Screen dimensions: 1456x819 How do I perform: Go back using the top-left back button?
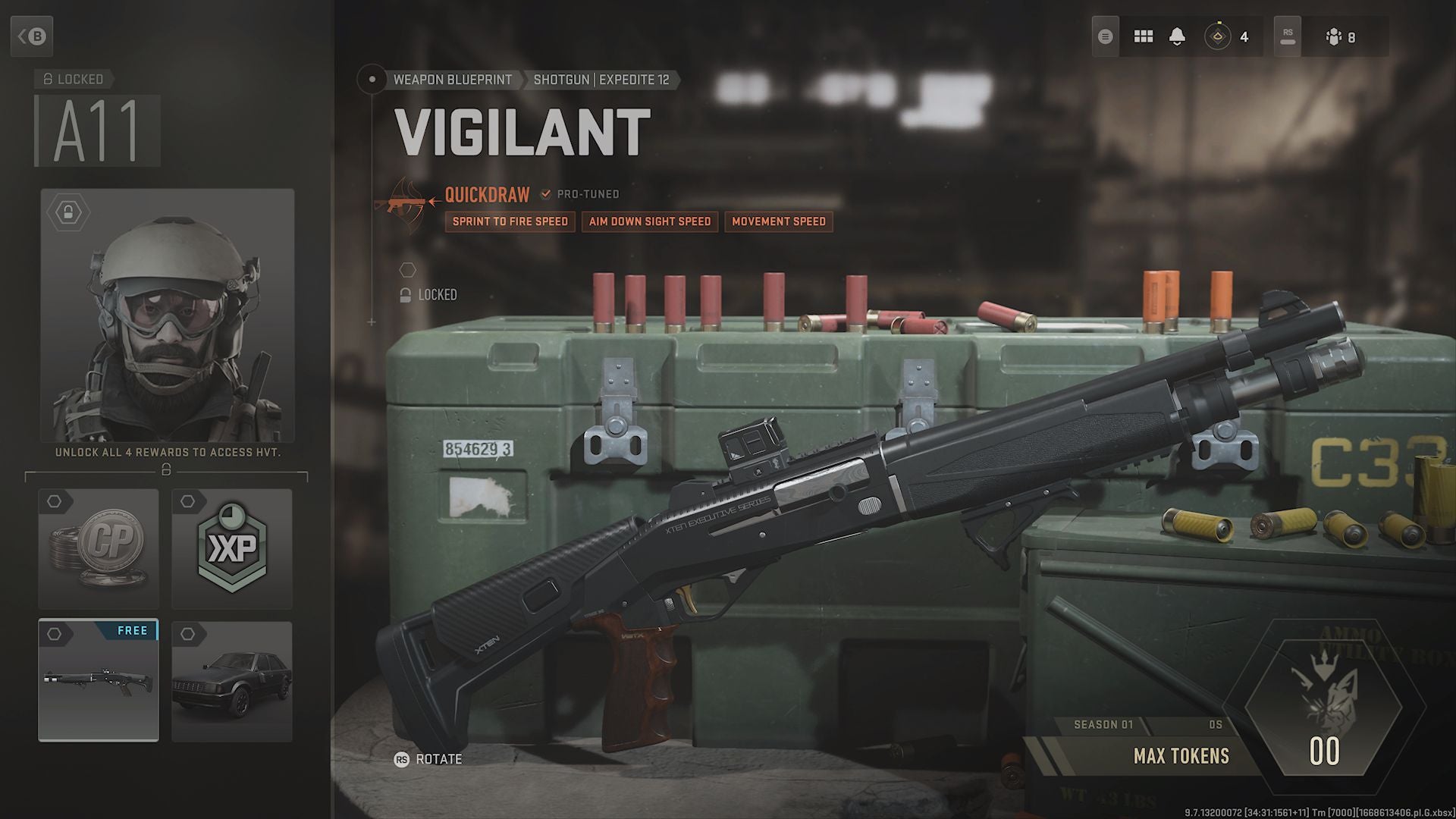coord(32,36)
